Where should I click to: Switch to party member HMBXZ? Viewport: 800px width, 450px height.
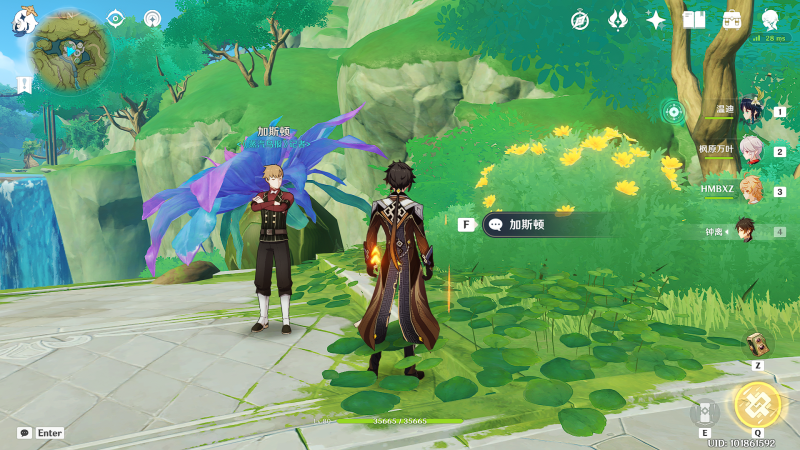click(750, 190)
